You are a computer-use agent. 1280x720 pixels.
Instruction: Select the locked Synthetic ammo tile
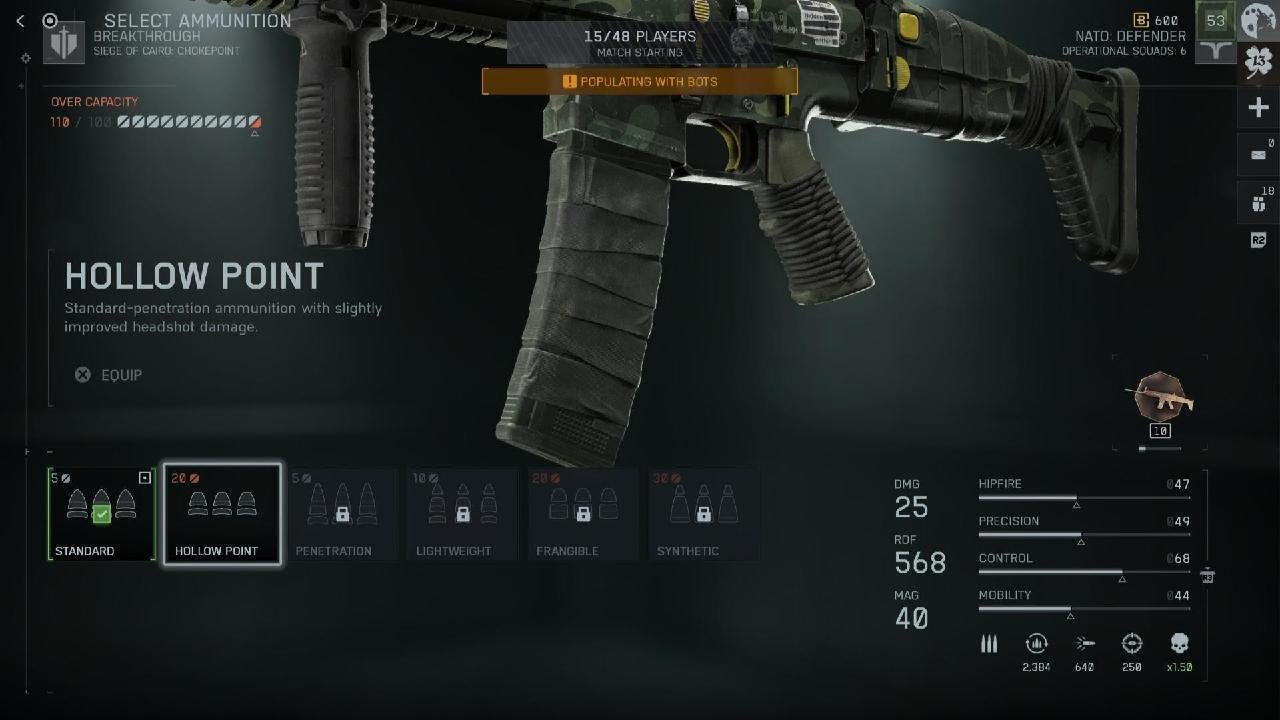click(x=703, y=514)
